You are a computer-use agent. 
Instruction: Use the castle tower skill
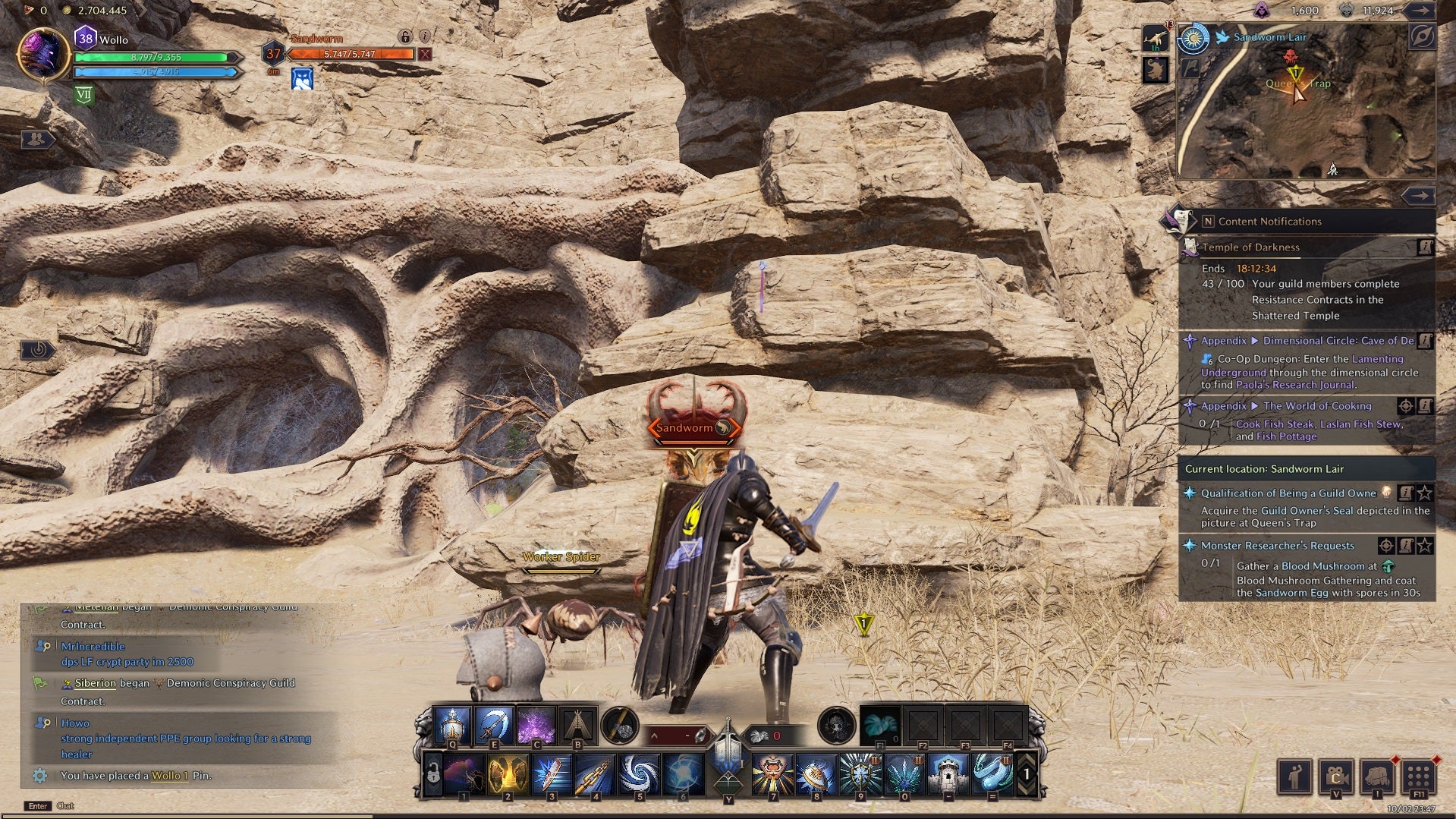click(x=948, y=773)
